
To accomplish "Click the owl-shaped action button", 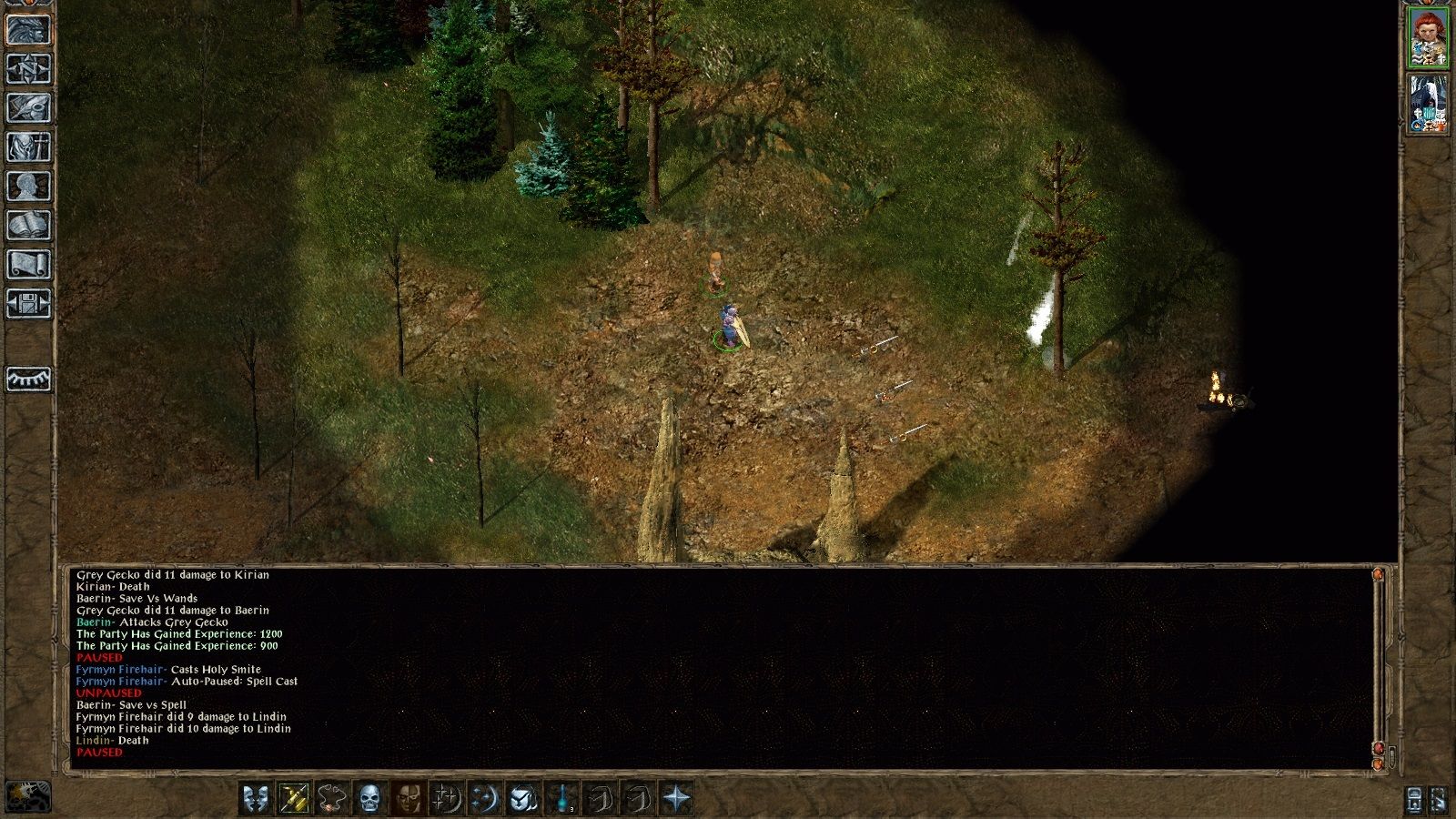I will pos(523,798).
